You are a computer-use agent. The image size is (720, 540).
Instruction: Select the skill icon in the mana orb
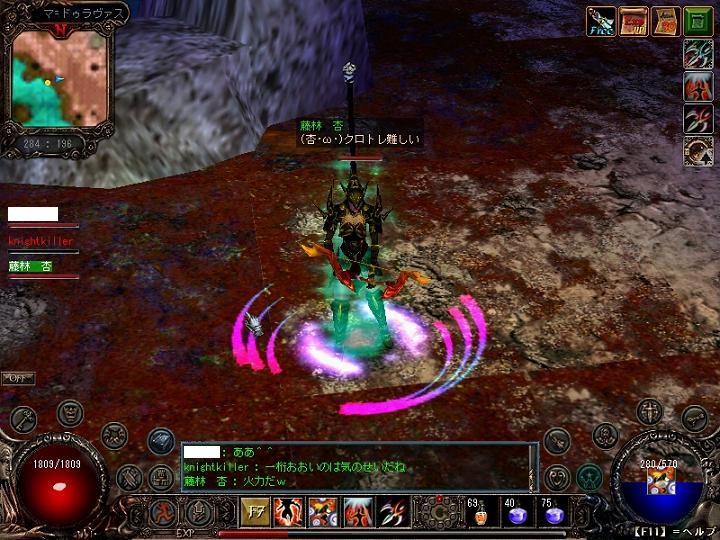click(x=659, y=482)
